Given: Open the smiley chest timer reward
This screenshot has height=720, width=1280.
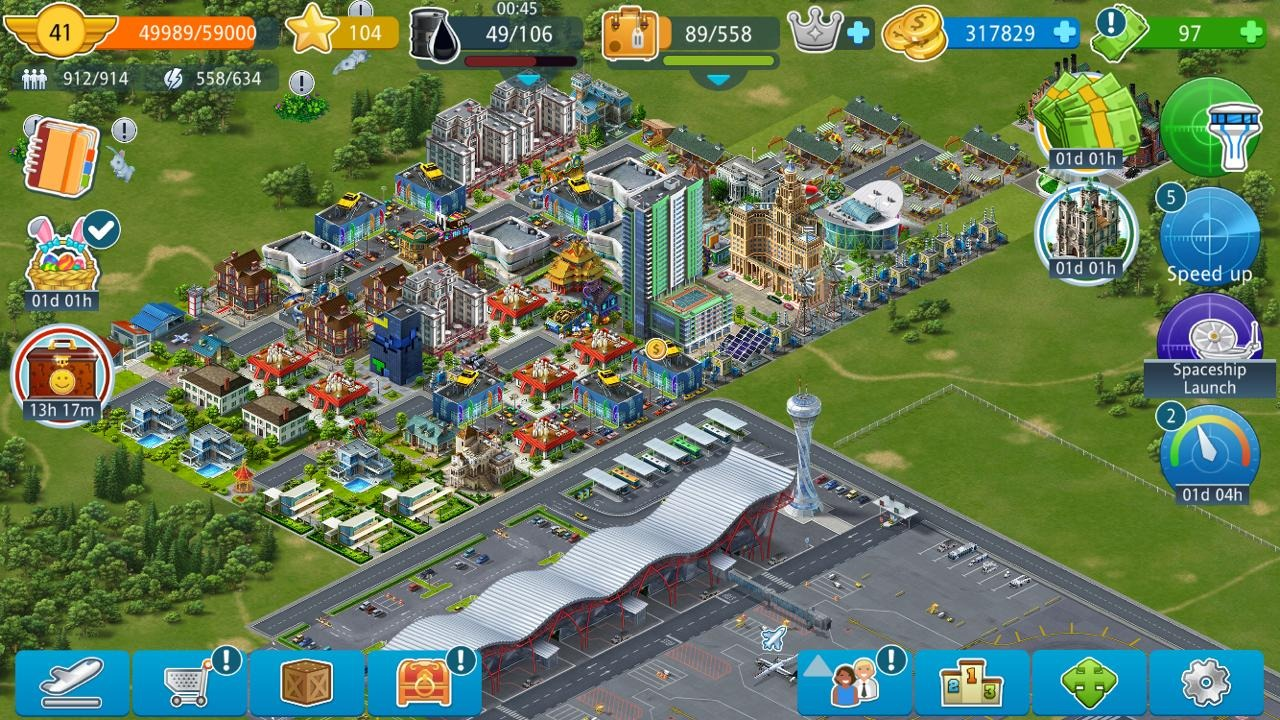Looking at the screenshot, I should click(61, 377).
